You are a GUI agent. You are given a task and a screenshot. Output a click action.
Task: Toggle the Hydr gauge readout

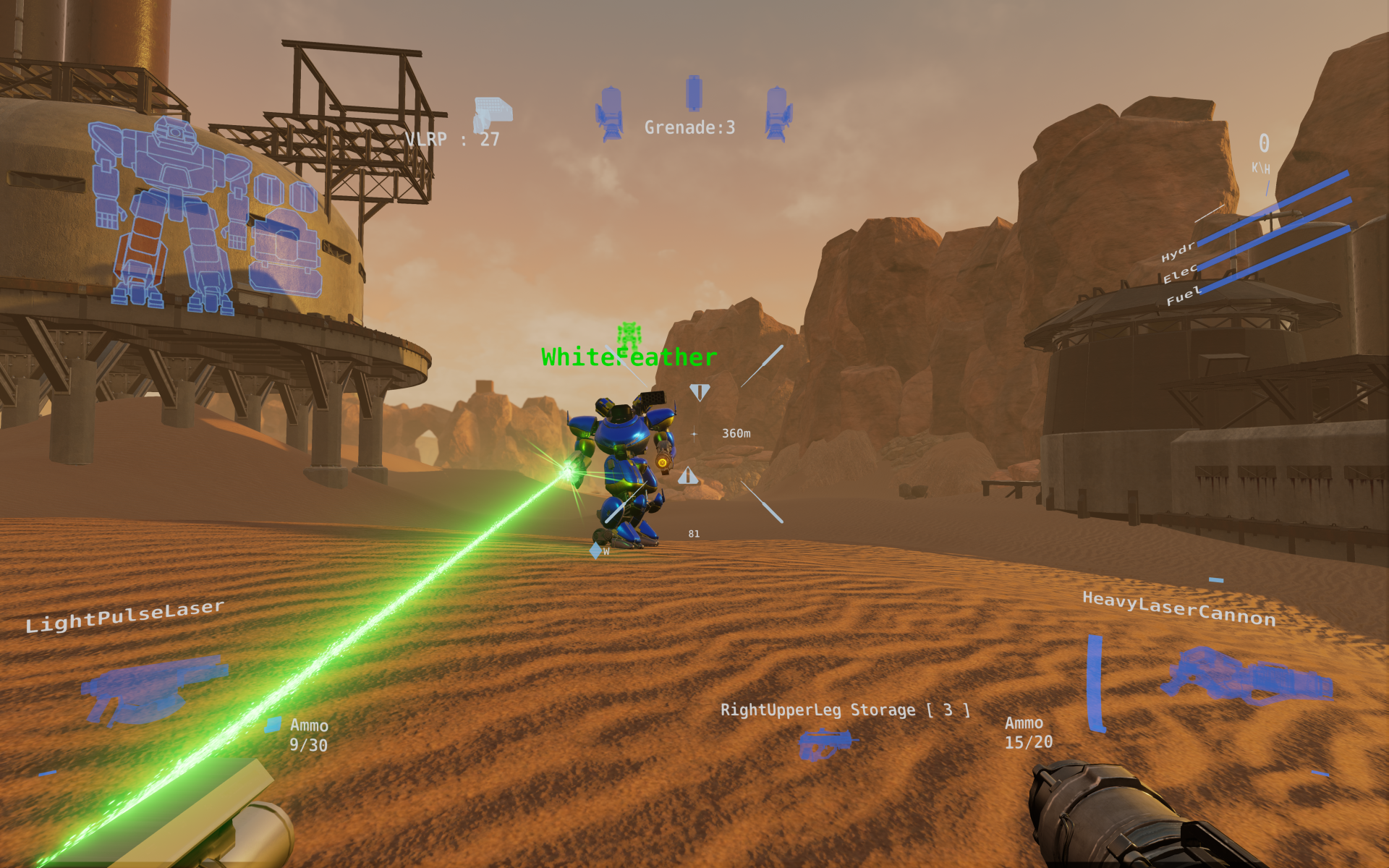click(x=1179, y=252)
